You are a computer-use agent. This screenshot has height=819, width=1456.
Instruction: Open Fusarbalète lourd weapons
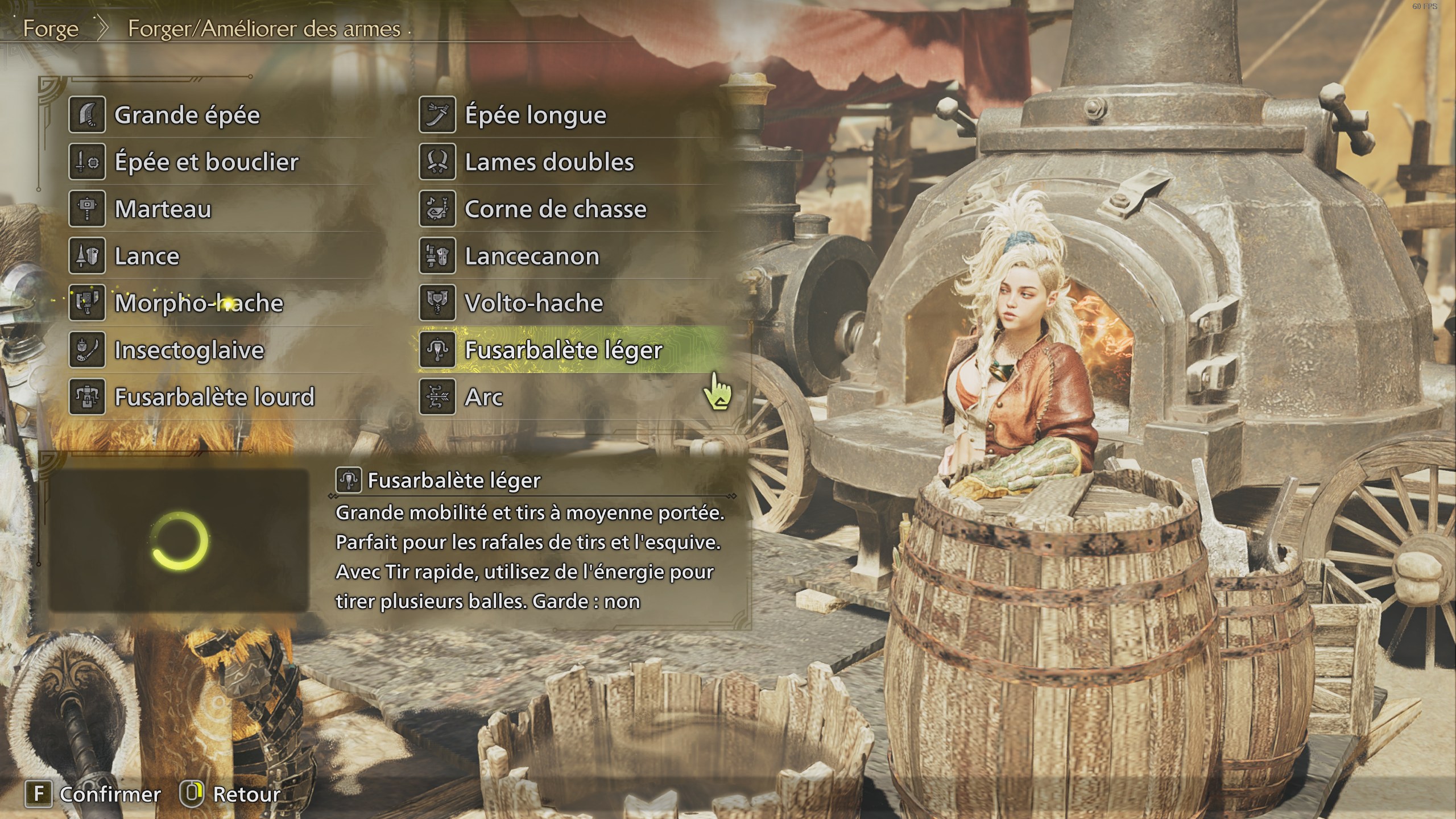pos(214,397)
